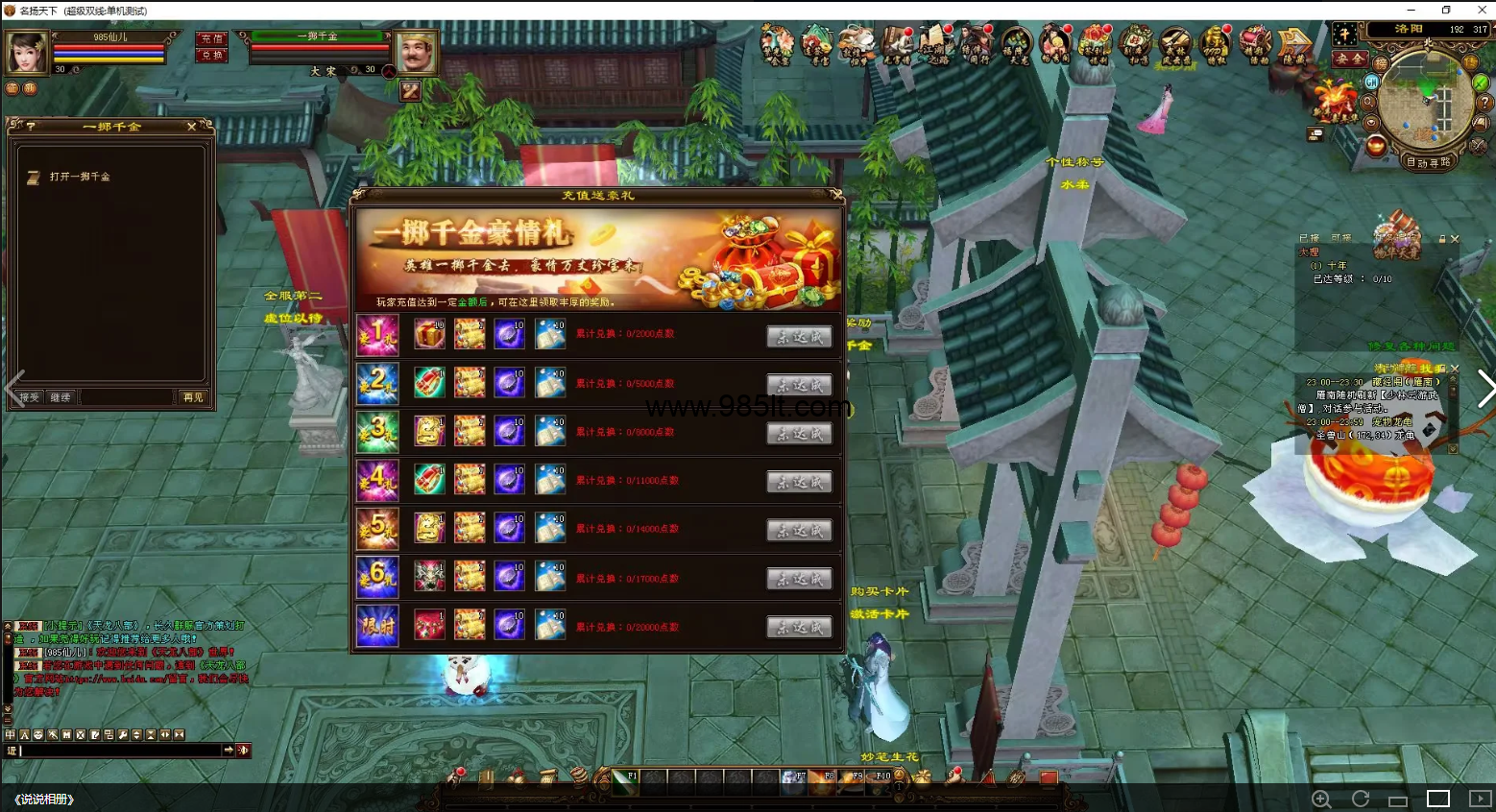Screen dimensions: 1496x812
Task: Select the 打开一掷千金 dialogue option
Action: tap(80, 178)
